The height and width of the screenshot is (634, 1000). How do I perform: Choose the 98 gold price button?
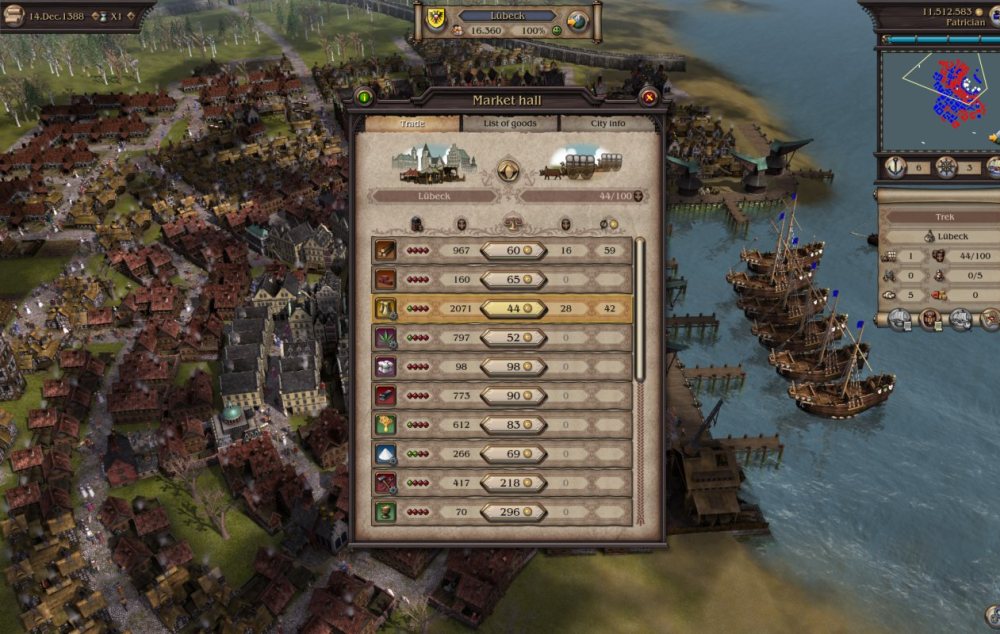(x=513, y=367)
